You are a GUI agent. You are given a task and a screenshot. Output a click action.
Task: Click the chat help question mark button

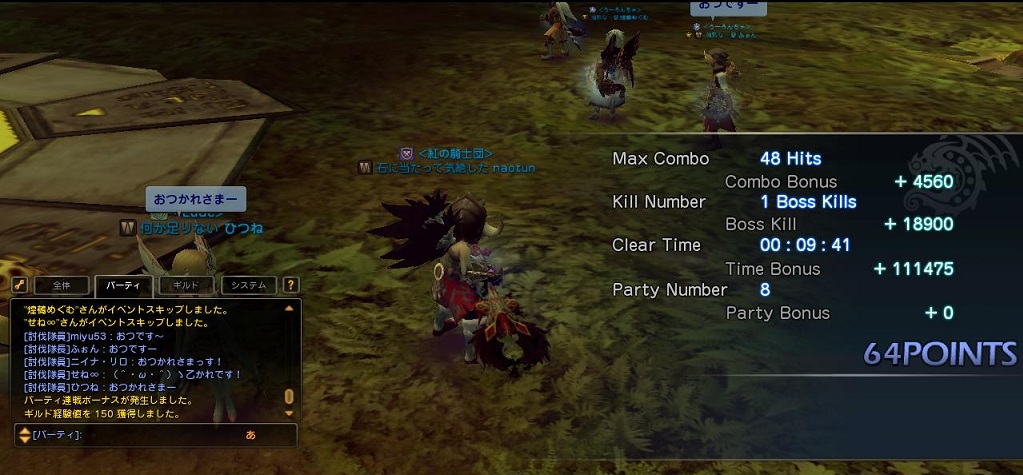click(x=291, y=285)
